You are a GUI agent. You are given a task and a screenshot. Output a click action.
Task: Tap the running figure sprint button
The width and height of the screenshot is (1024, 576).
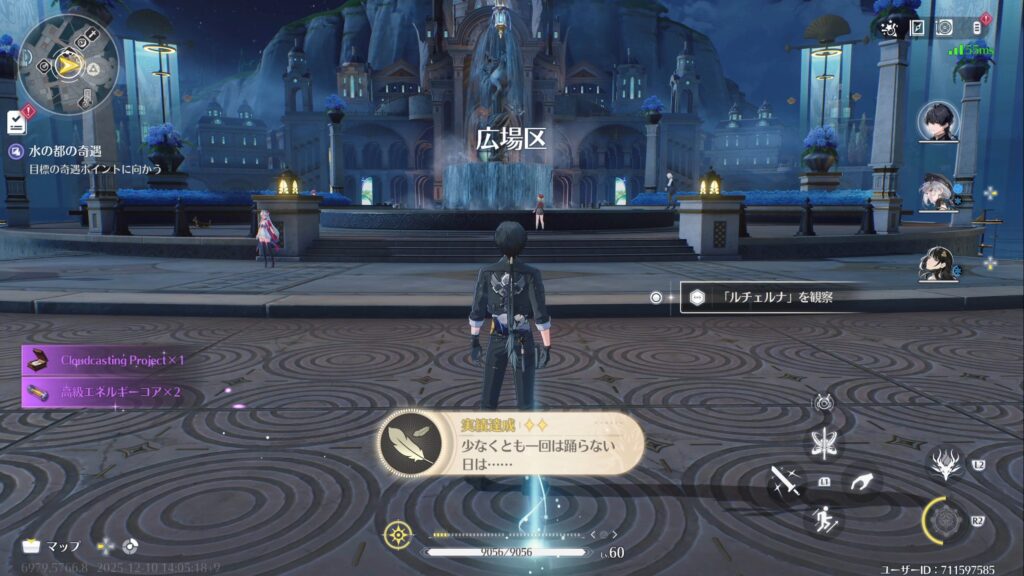click(x=826, y=518)
